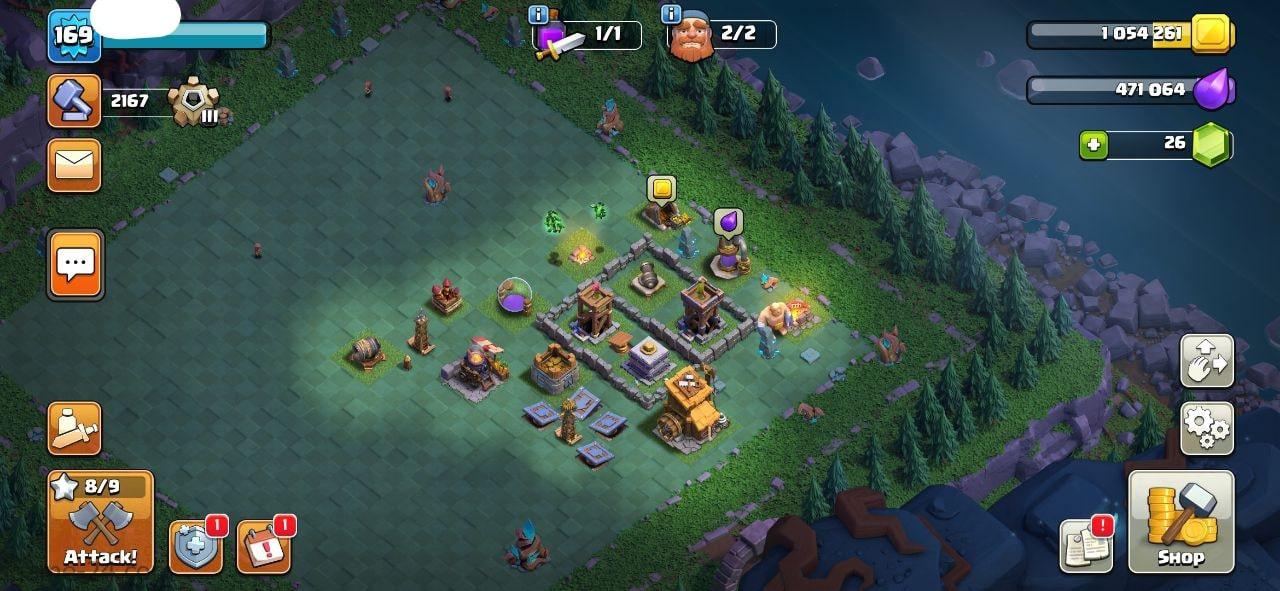Open the events calendar icon
1280x591 pixels.
[264, 547]
